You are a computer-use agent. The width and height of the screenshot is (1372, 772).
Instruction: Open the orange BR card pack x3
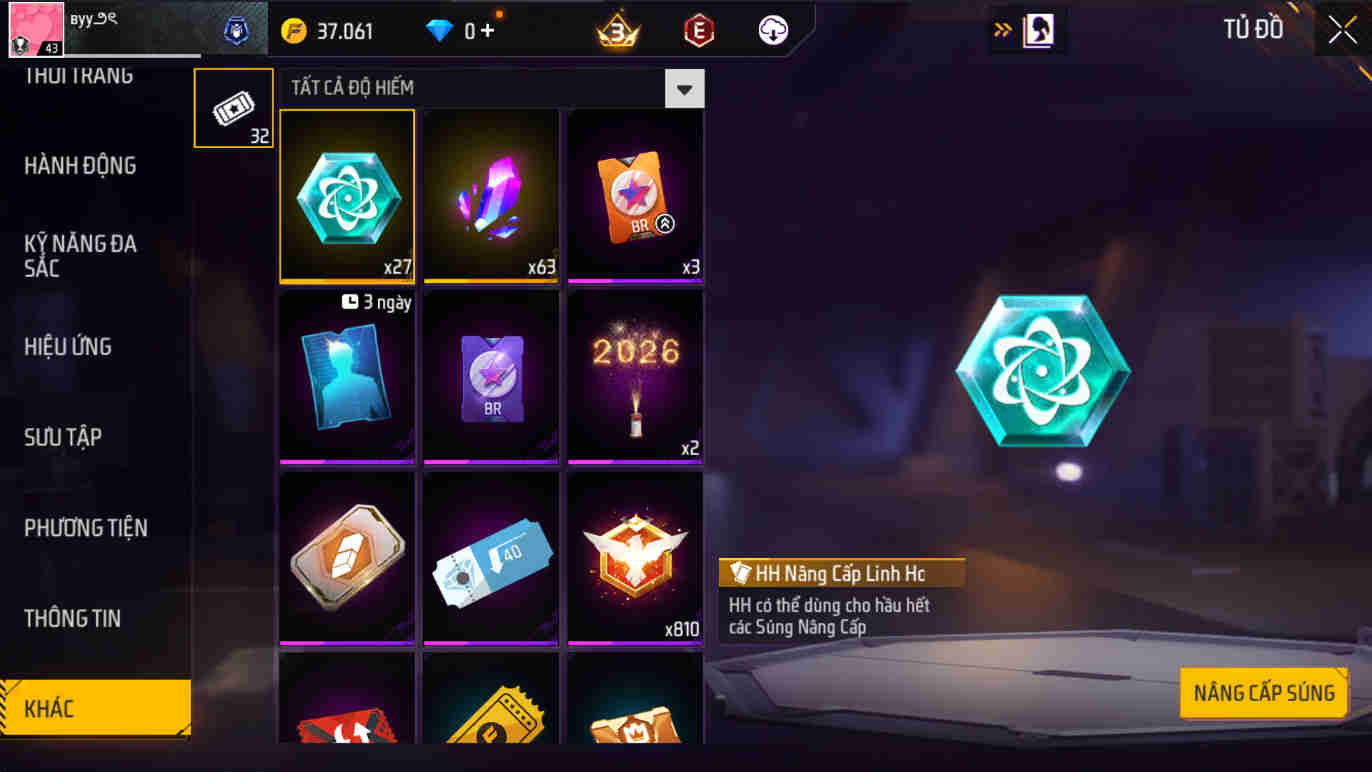point(634,194)
